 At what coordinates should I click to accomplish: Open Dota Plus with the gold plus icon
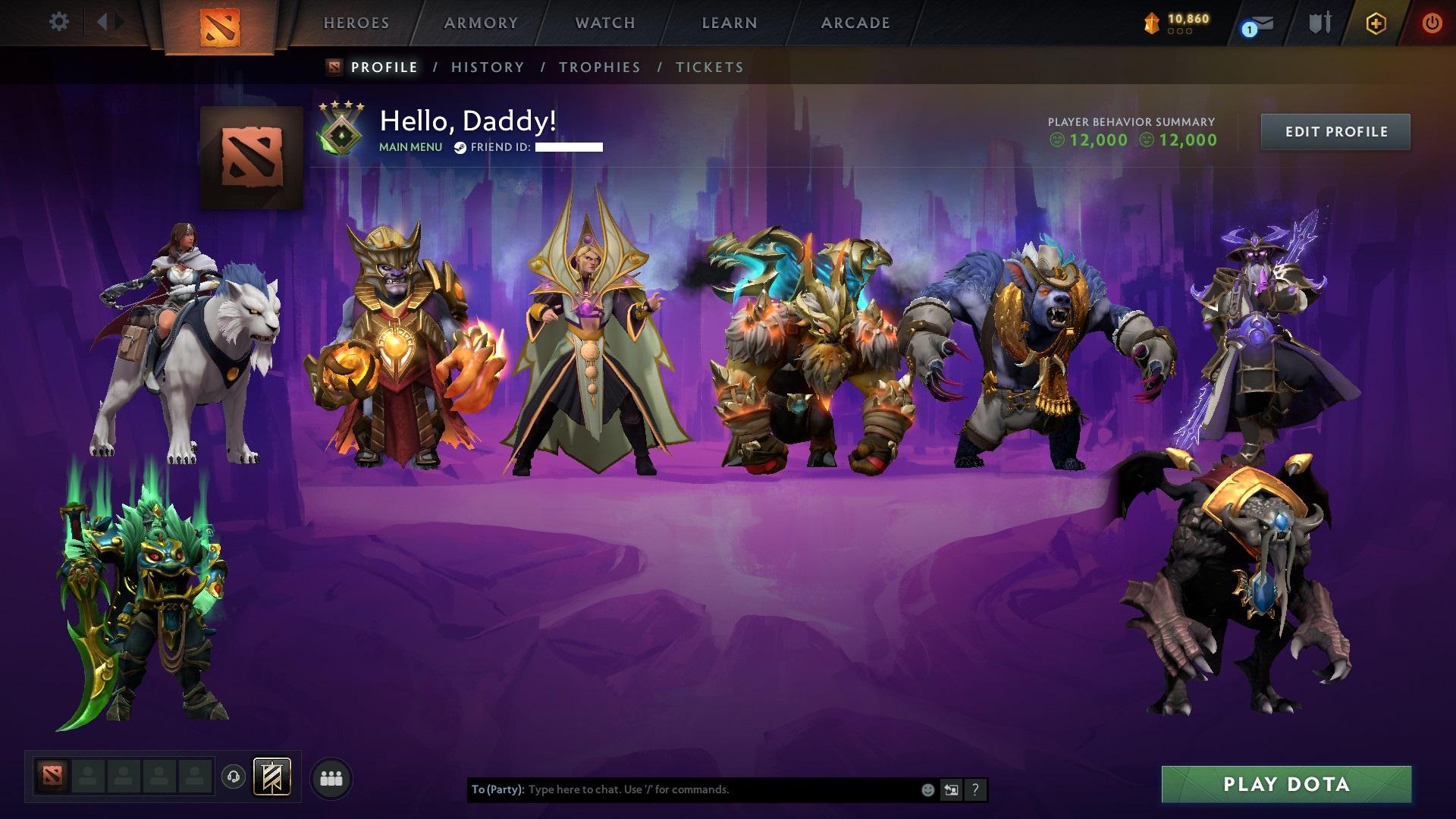(1375, 24)
